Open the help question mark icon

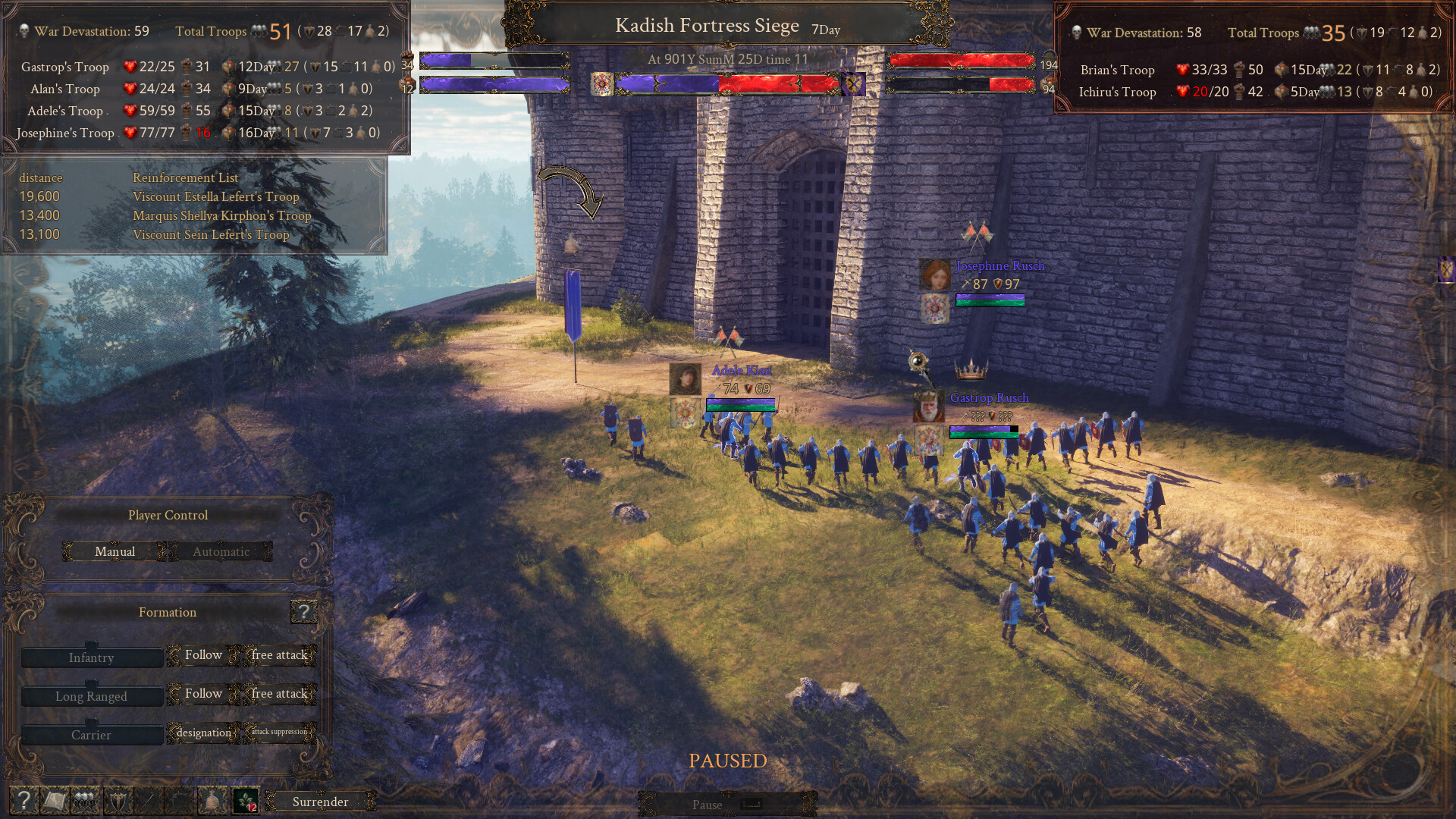coord(24,801)
